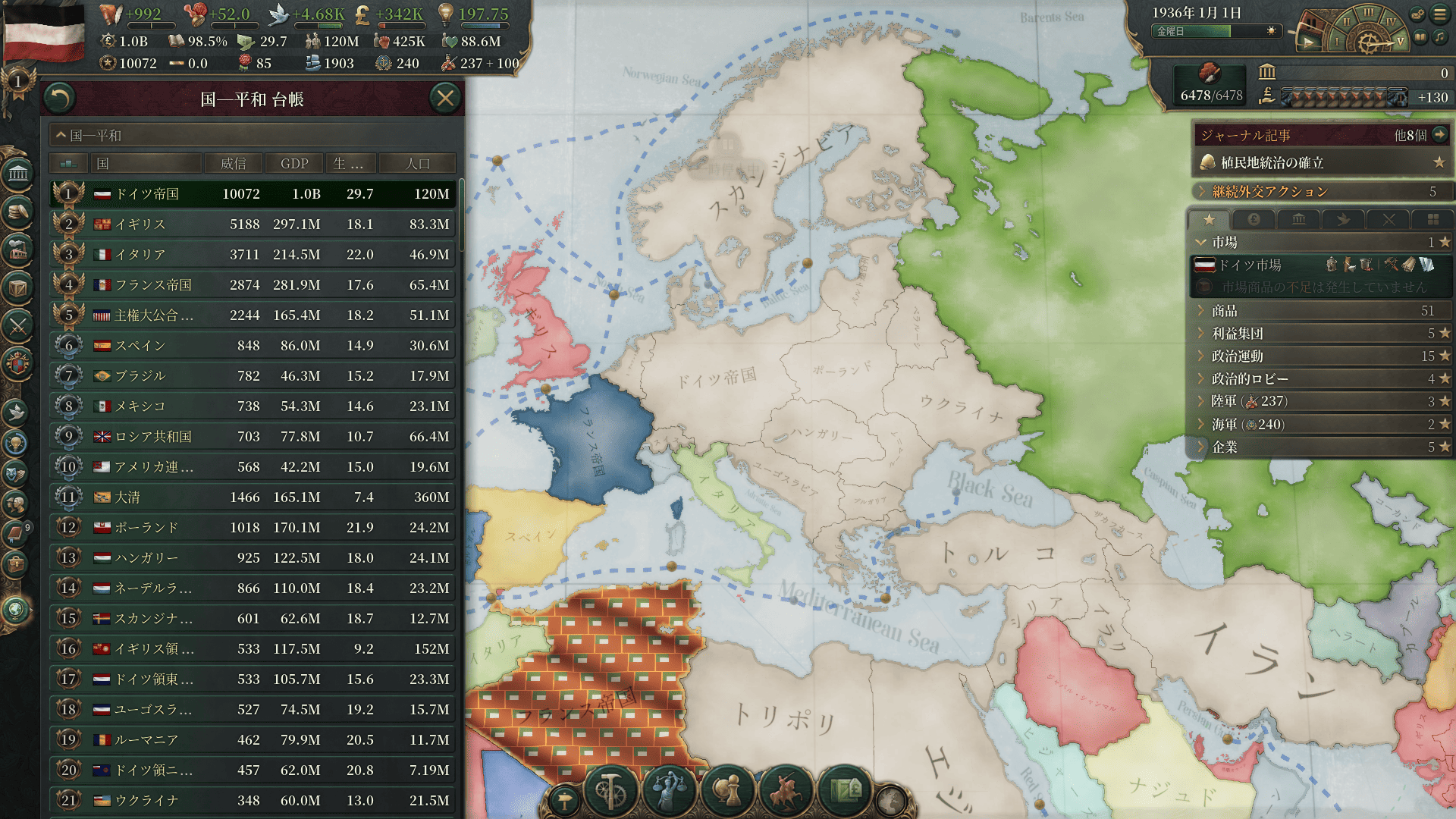The image size is (1456, 819).
Task: Toggle the play/pause control
Action: (1309, 42)
